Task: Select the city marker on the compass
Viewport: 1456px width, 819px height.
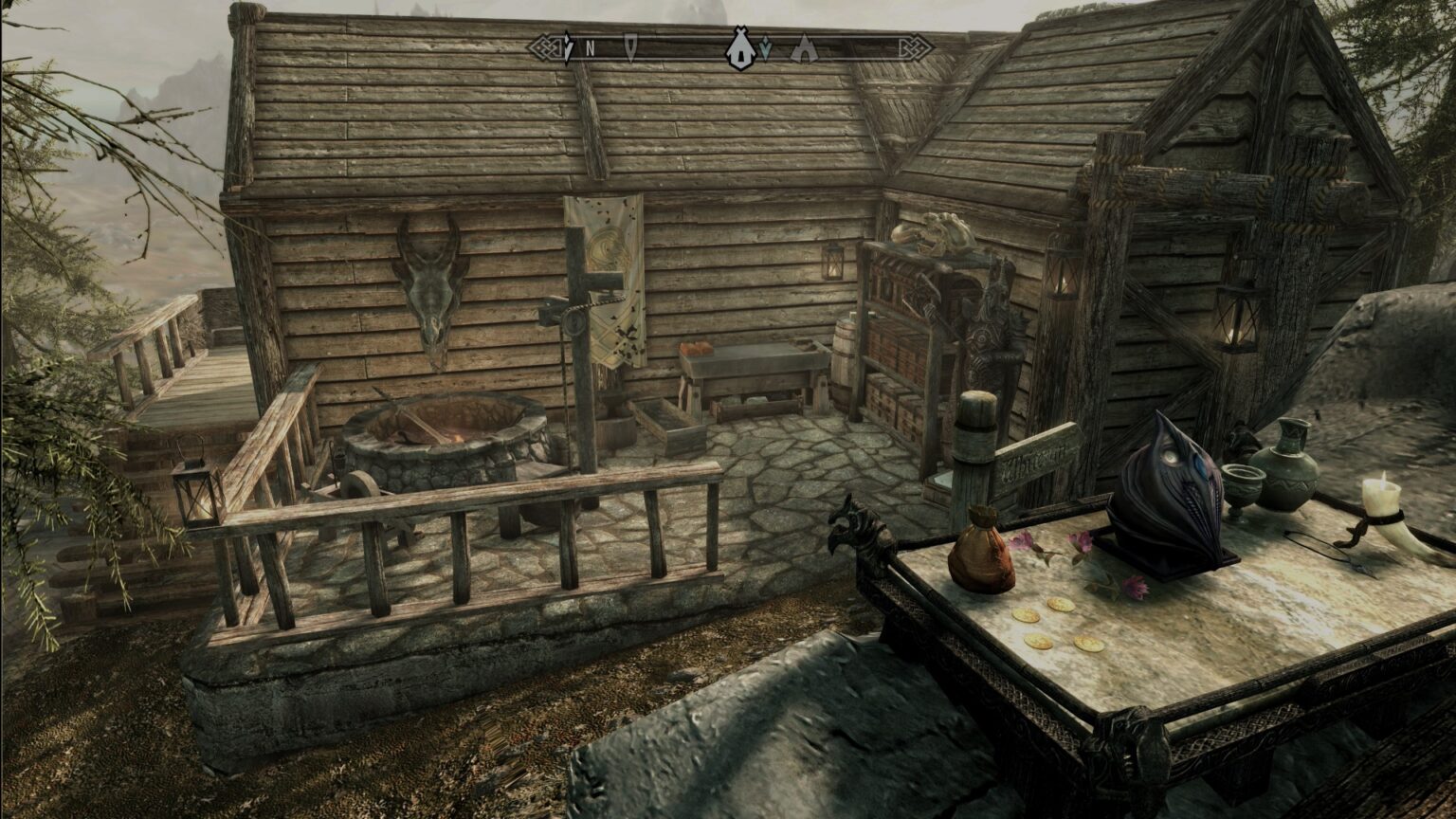Action: pyautogui.click(x=740, y=47)
